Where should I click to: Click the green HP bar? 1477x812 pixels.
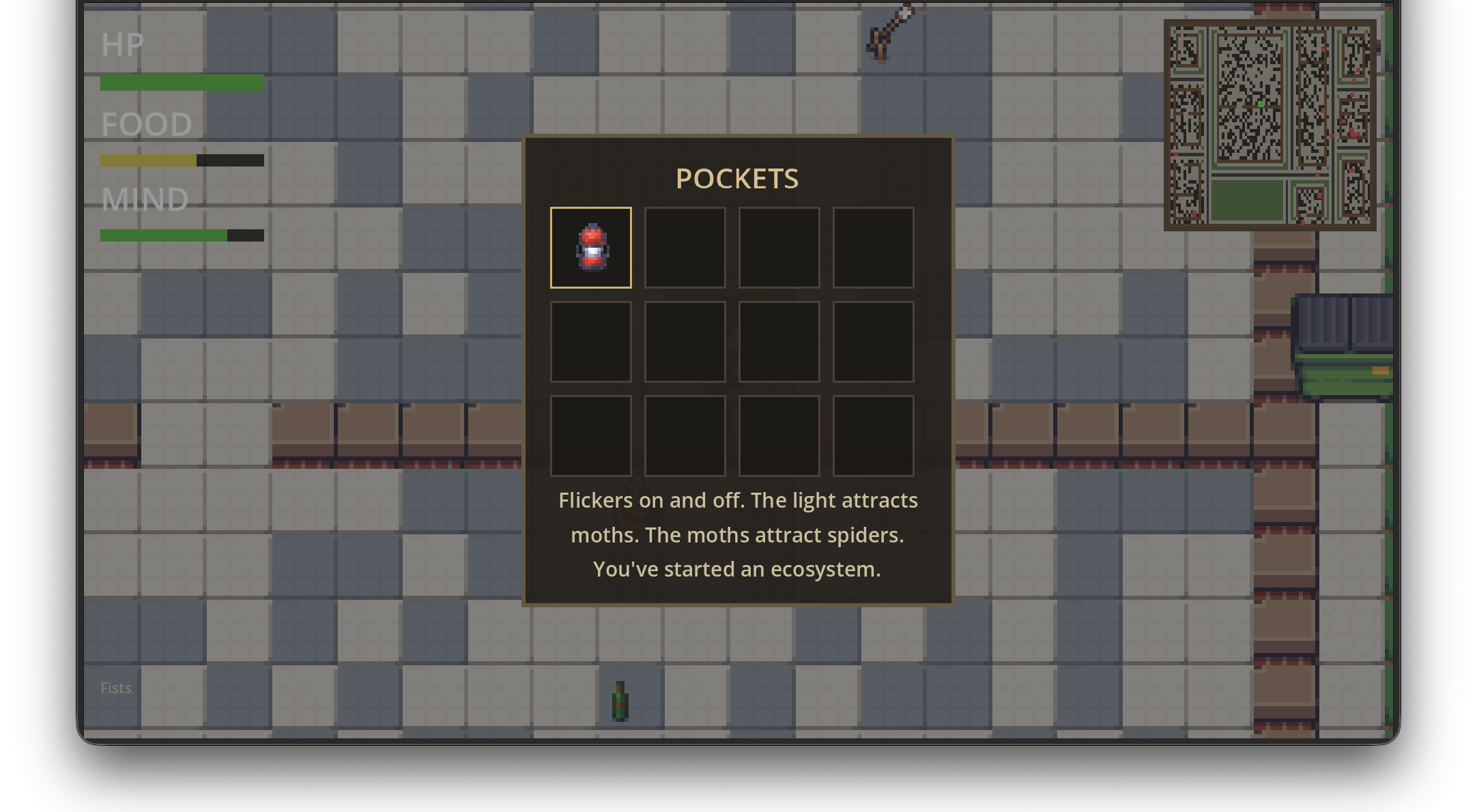click(x=182, y=83)
